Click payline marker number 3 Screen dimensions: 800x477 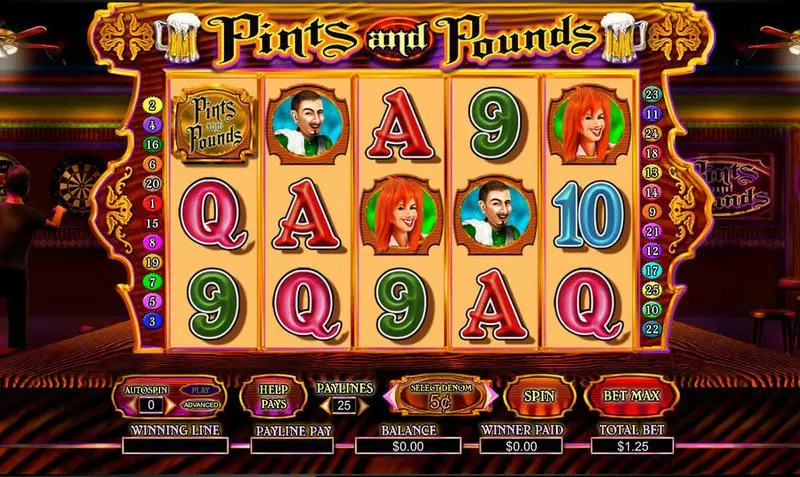(x=153, y=320)
